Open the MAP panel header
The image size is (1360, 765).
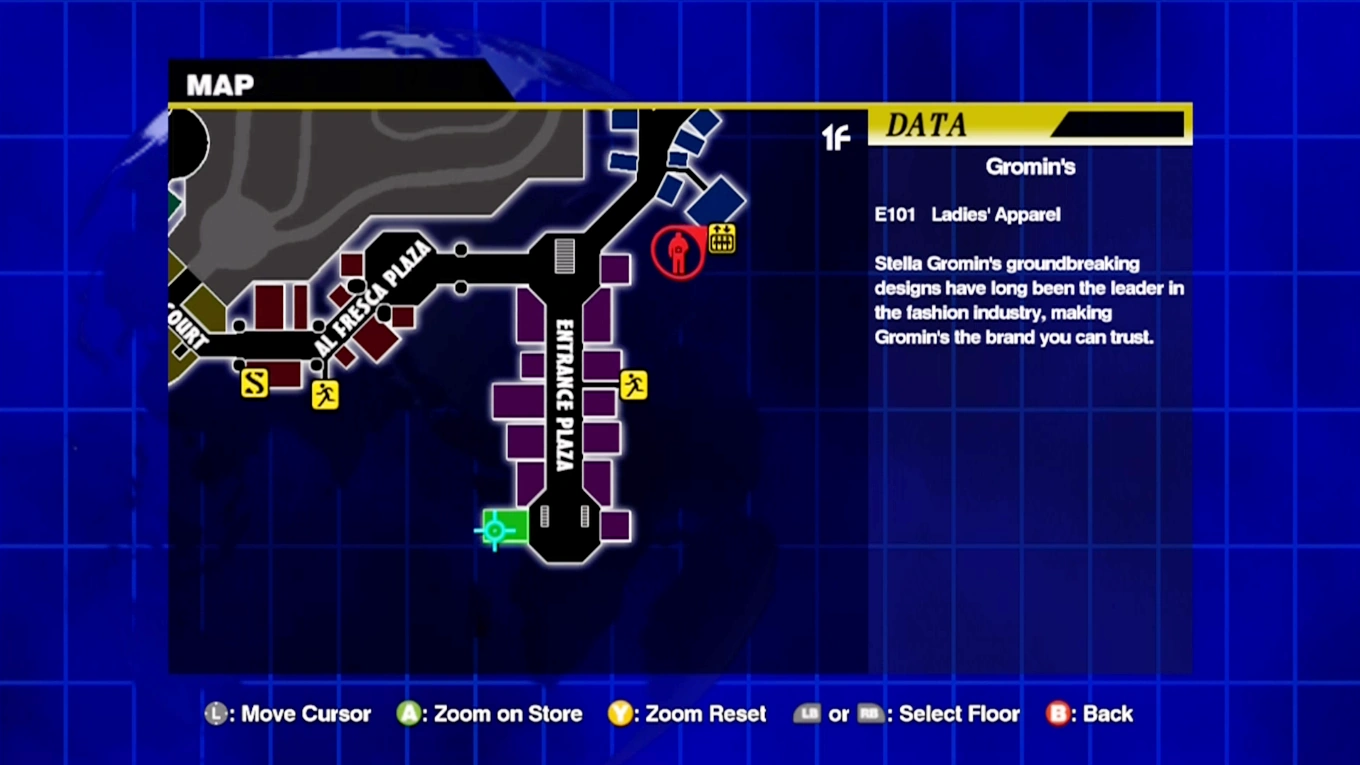click(218, 85)
